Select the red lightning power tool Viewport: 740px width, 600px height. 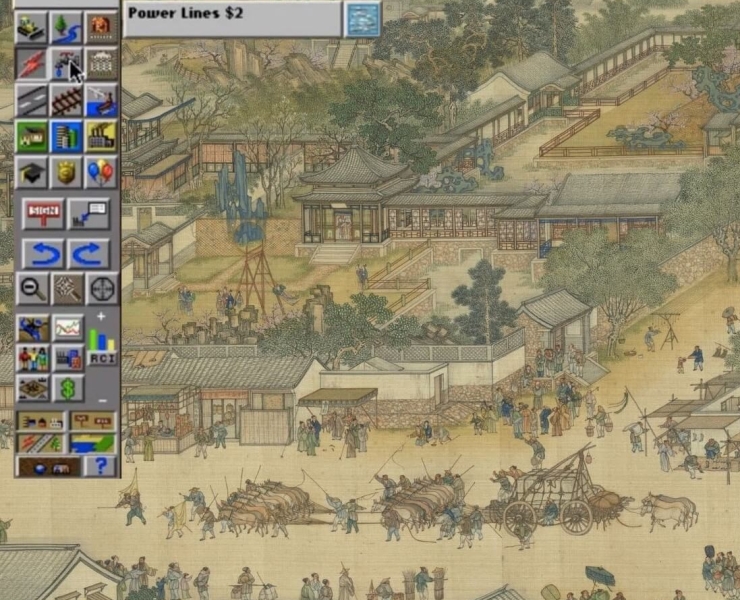click(x=32, y=62)
